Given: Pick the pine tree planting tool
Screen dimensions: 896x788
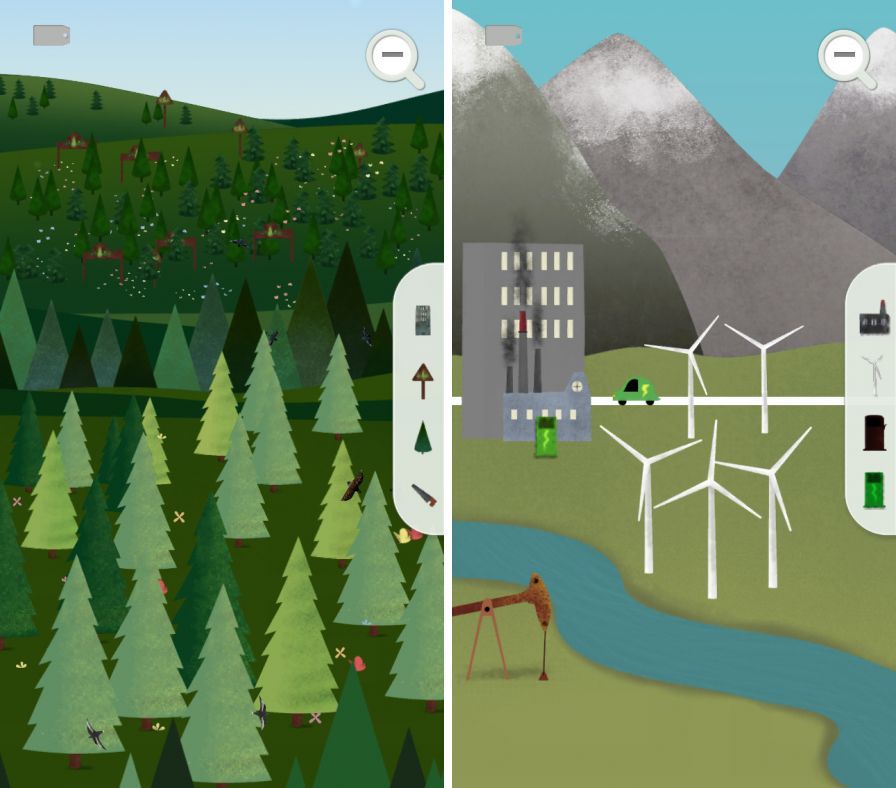Looking at the screenshot, I should pos(423,437).
